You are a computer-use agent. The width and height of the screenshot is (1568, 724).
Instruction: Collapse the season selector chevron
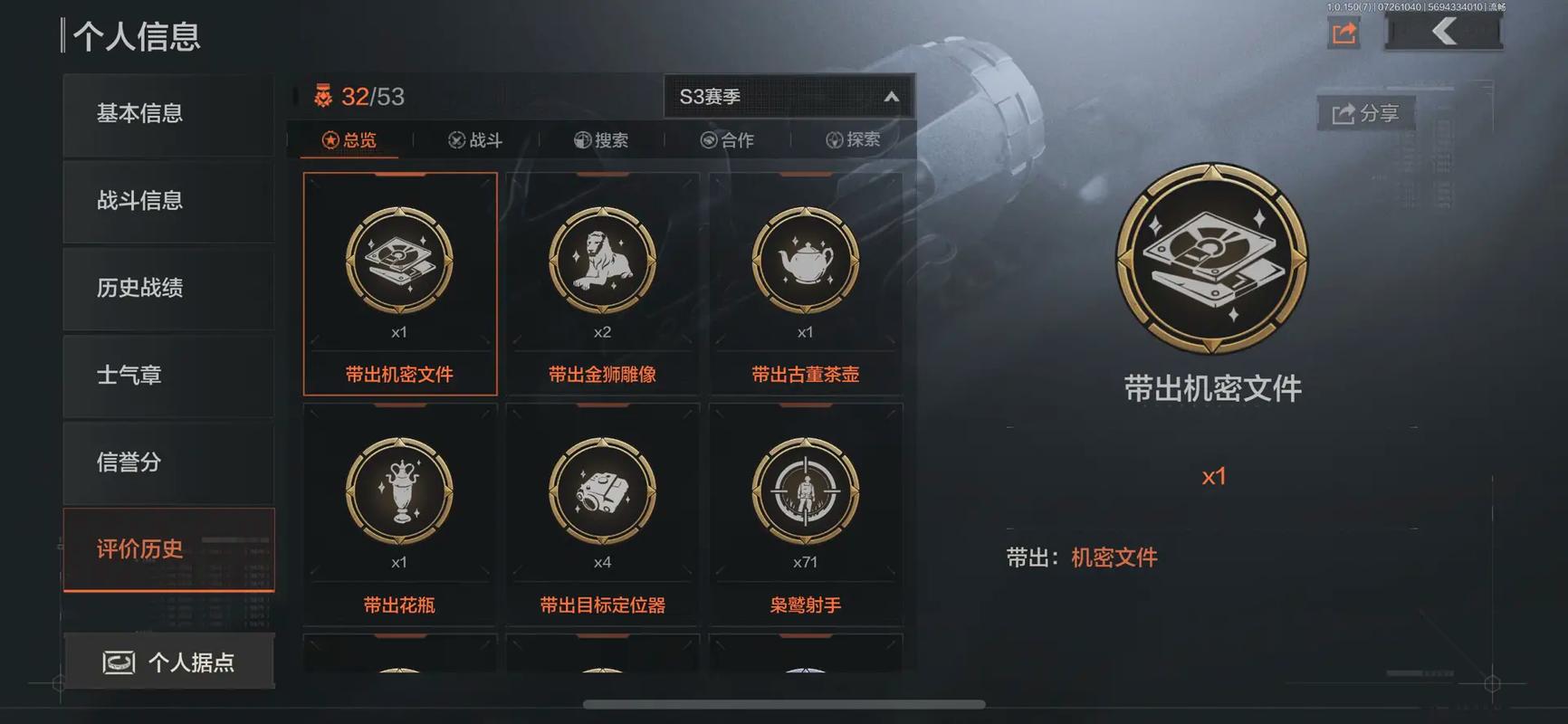(x=891, y=95)
